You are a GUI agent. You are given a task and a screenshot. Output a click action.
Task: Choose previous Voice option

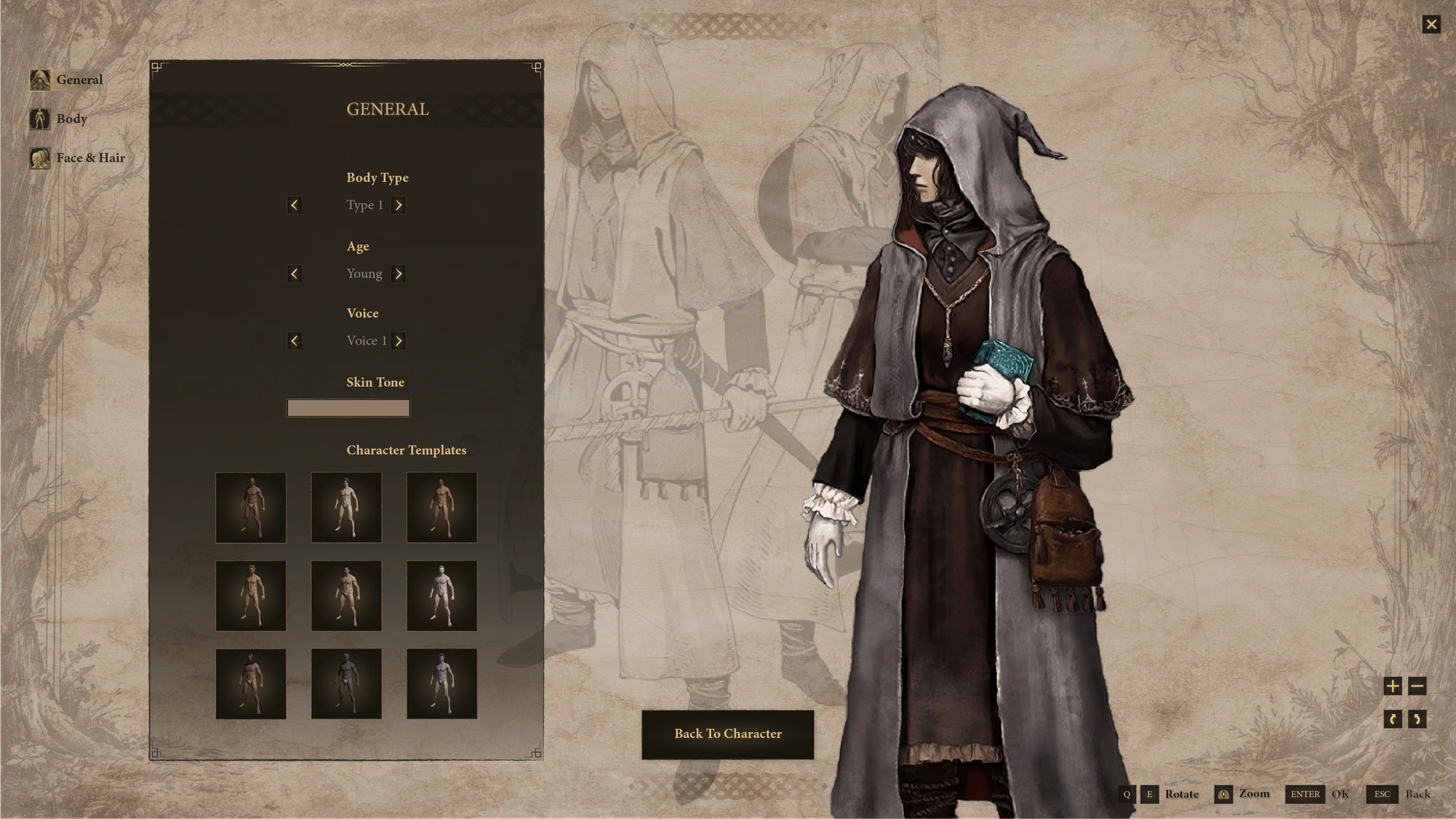tap(294, 341)
